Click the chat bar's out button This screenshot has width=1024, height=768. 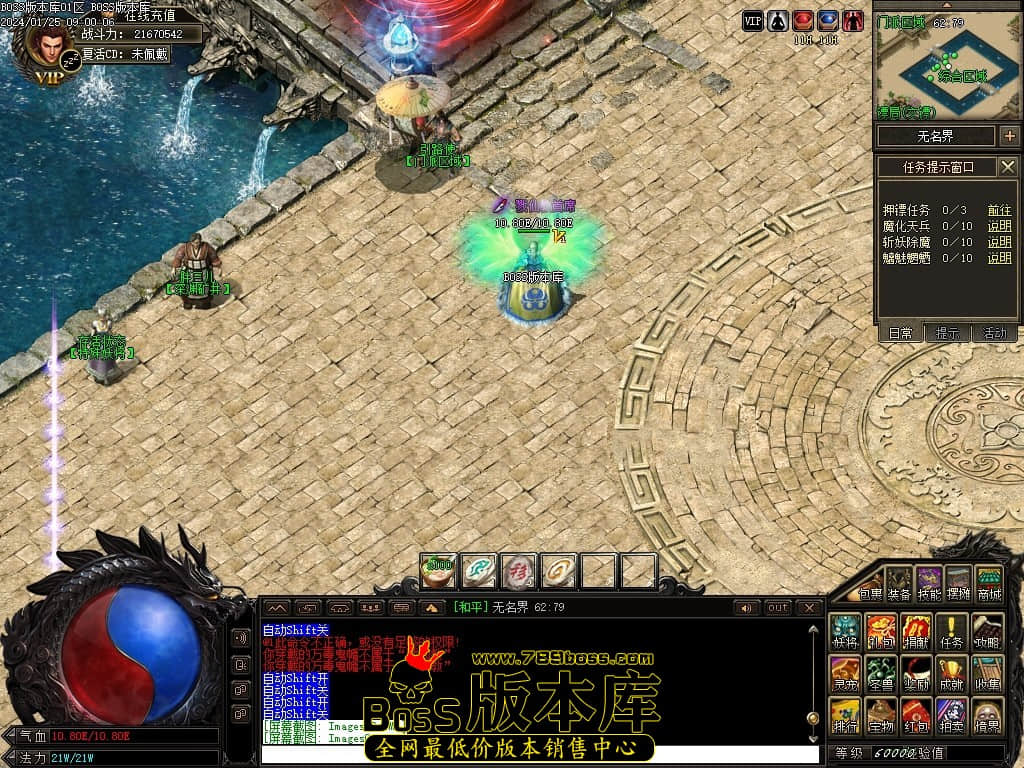[x=777, y=608]
